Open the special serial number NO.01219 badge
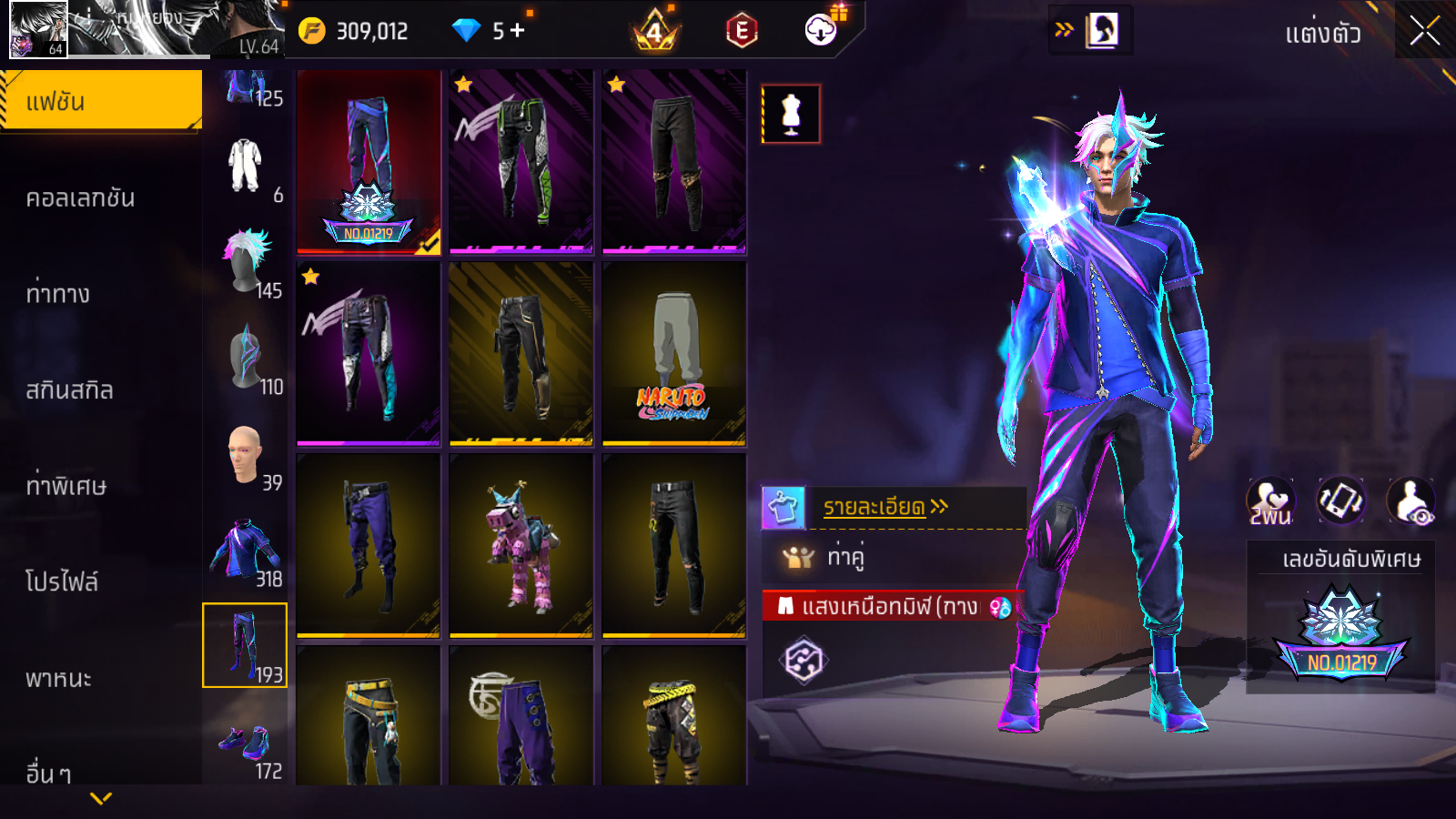The image size is (1456, 819). [1341, 637]
